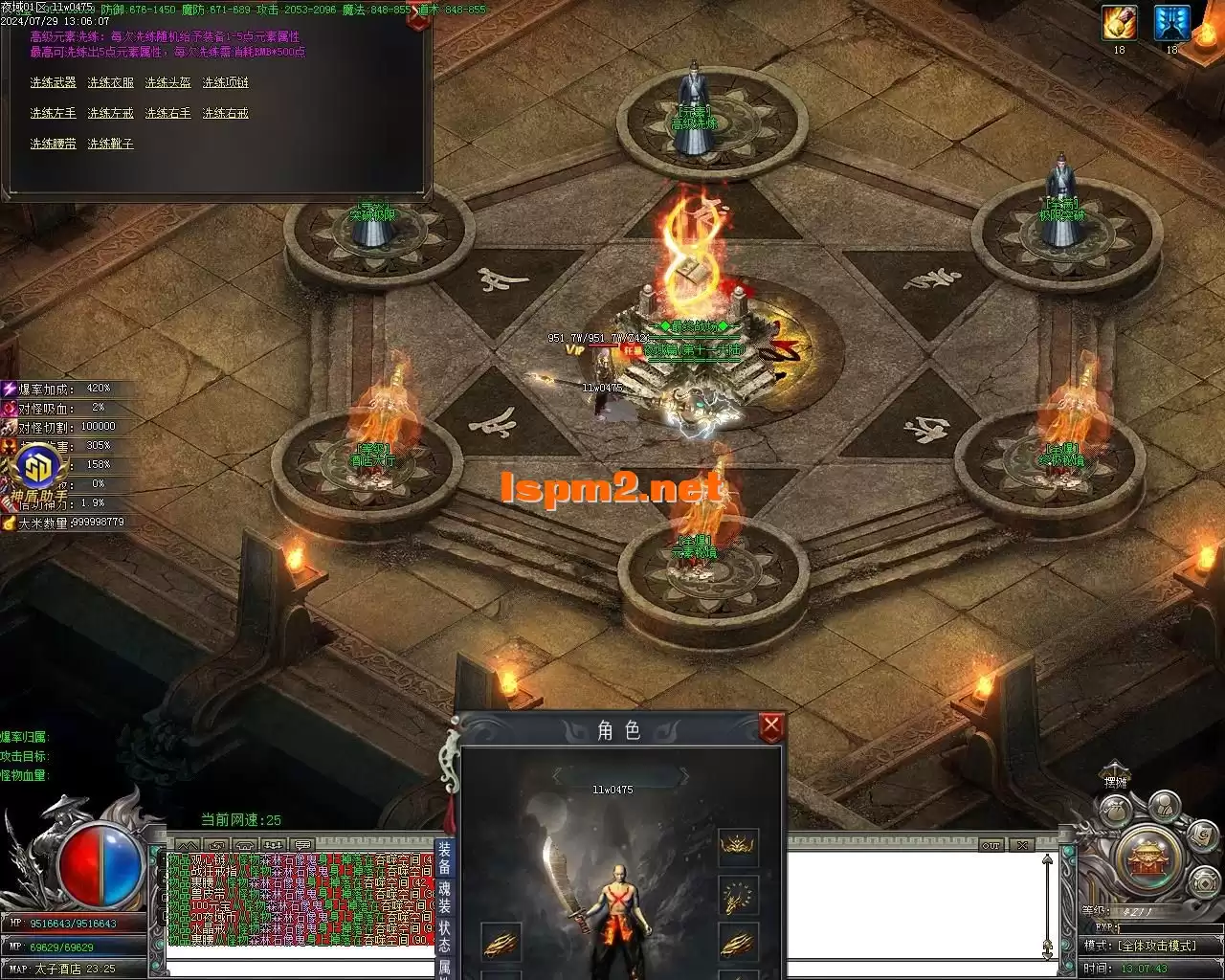The image size is (1225, 980).
Task: Choose the 洗练武器 weapon refine link
Action: [53, 83]
